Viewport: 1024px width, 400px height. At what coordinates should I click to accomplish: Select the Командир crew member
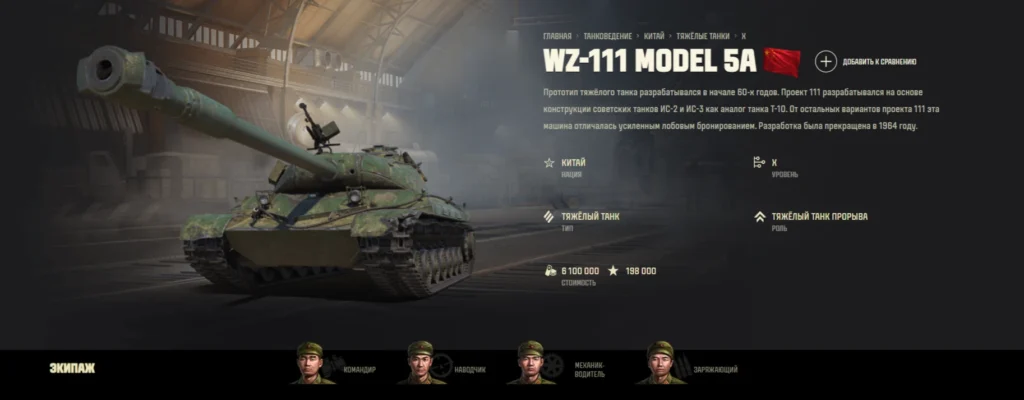[313, 364]
